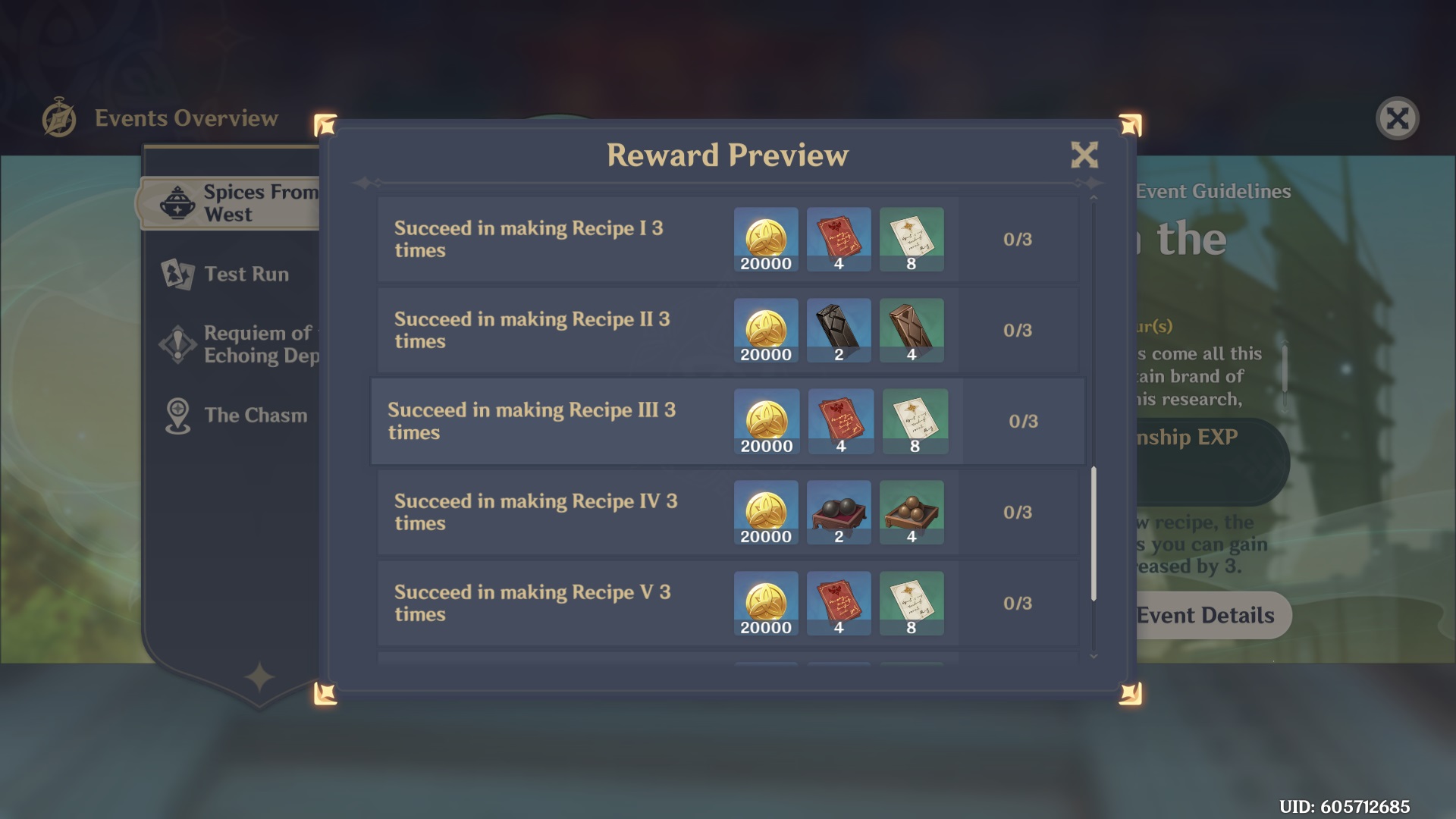
Task: Click the dark ore icon in Recipe IV rewards
Action: tap(839, 510)
